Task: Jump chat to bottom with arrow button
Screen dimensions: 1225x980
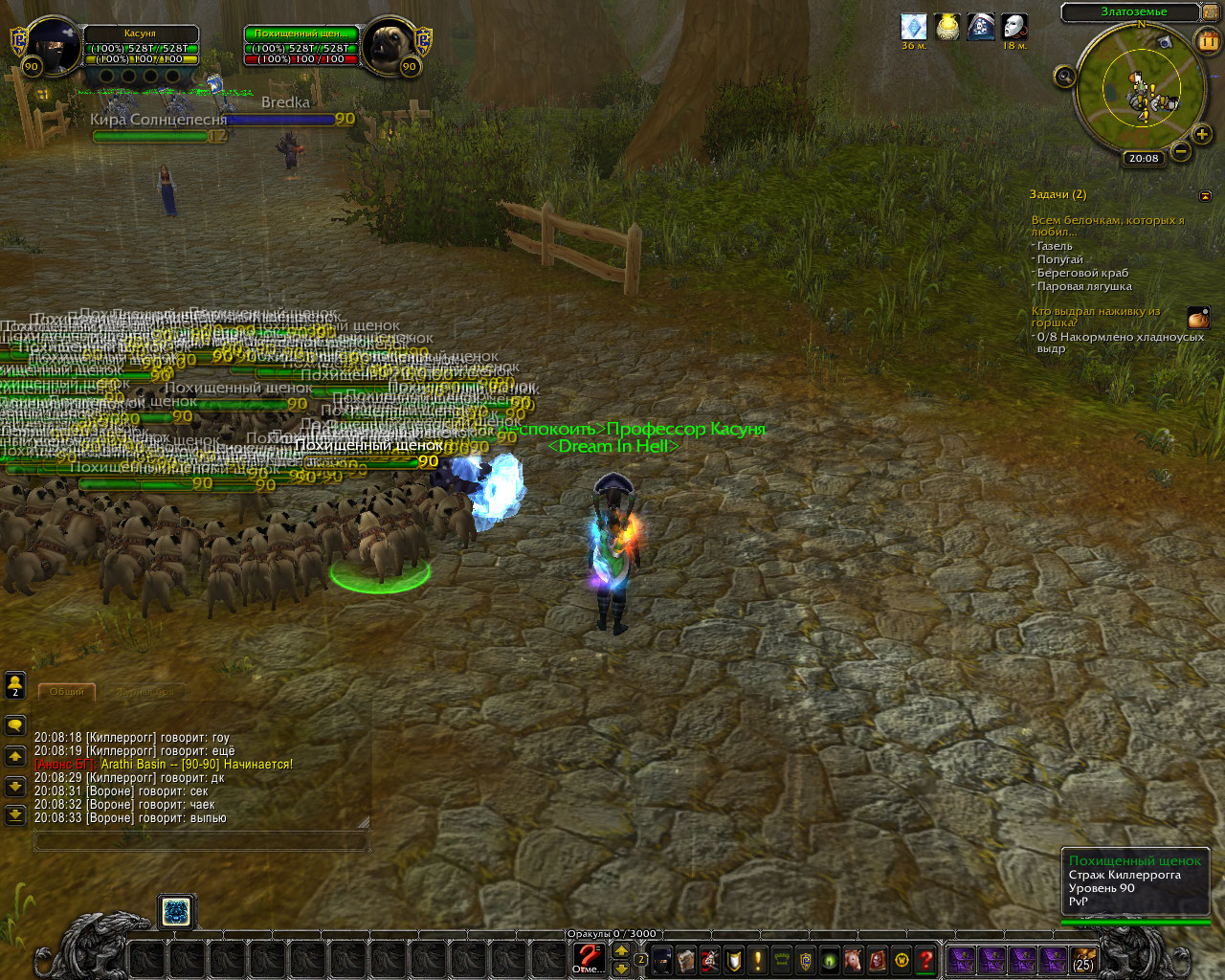Action: pos(15,814)
